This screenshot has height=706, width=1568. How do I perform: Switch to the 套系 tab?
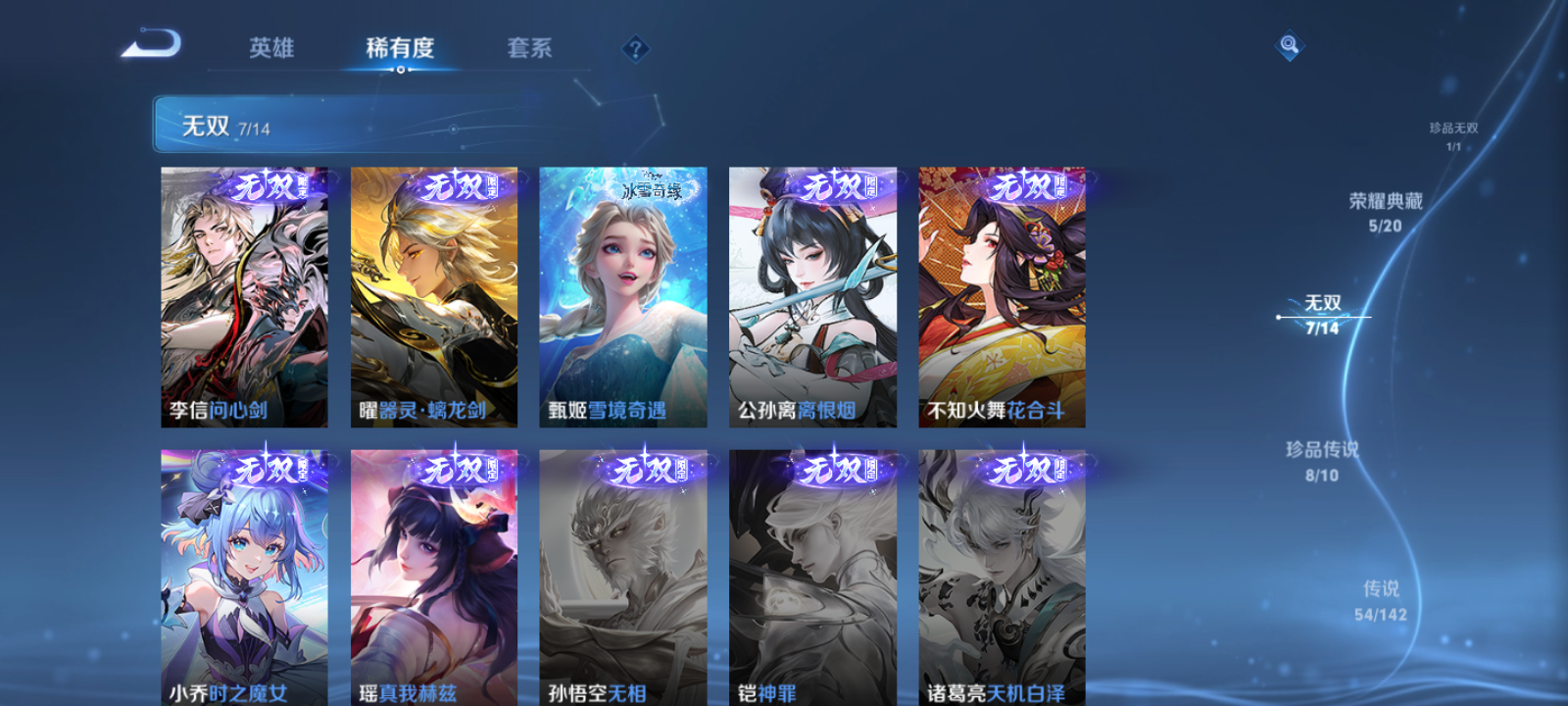click(x=527, y=48)
